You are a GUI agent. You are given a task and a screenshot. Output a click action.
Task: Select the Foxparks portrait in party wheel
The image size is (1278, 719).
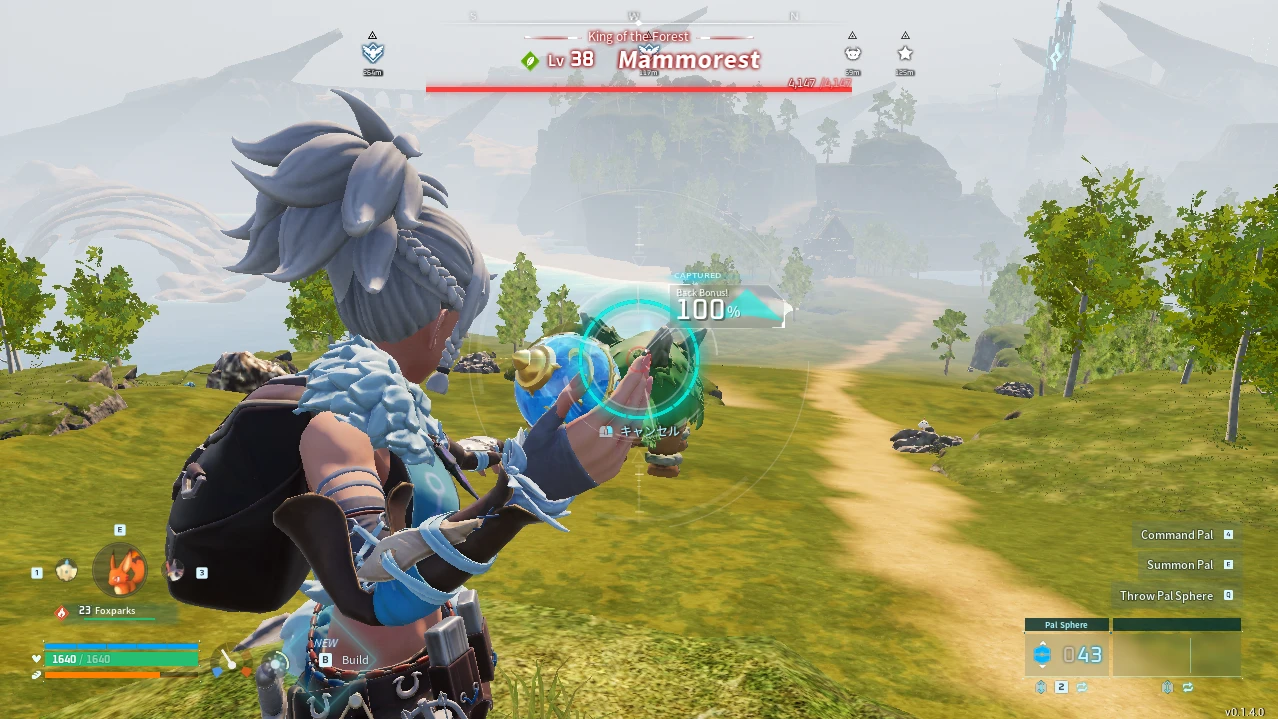pyautogui.click(x=120, y=568)
